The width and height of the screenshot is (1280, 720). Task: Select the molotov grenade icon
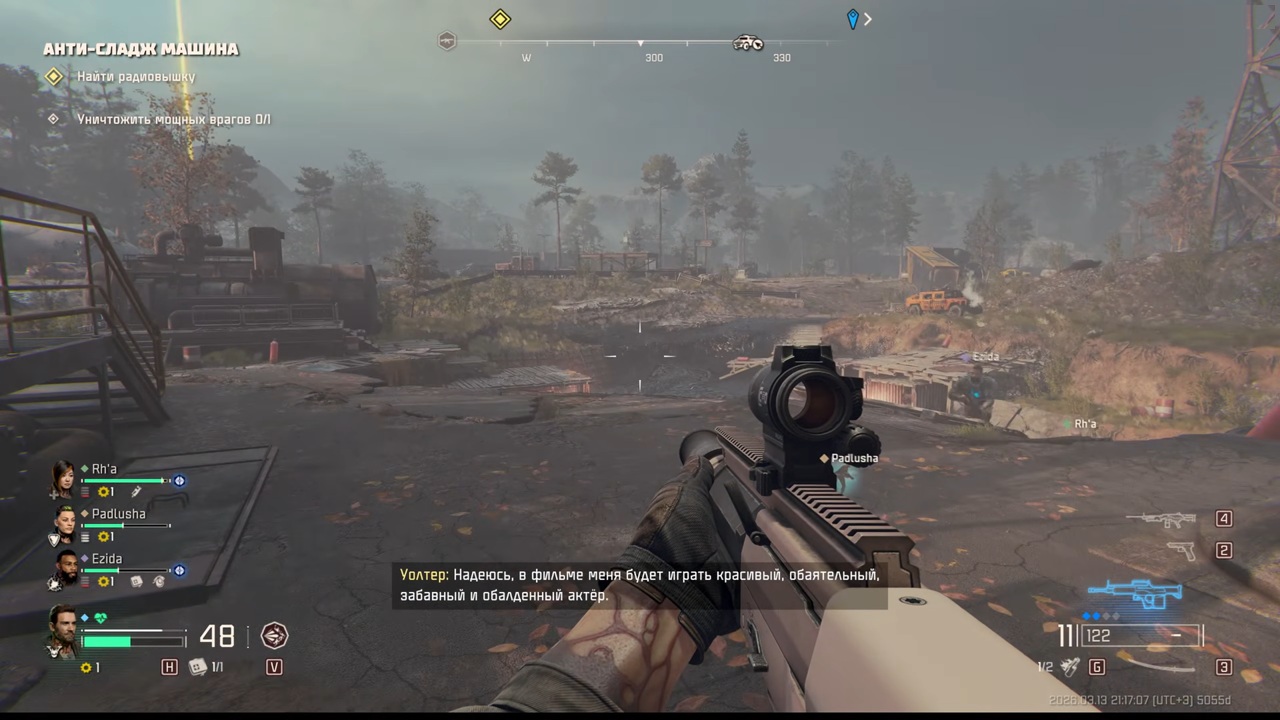[x=1070, y=666]
